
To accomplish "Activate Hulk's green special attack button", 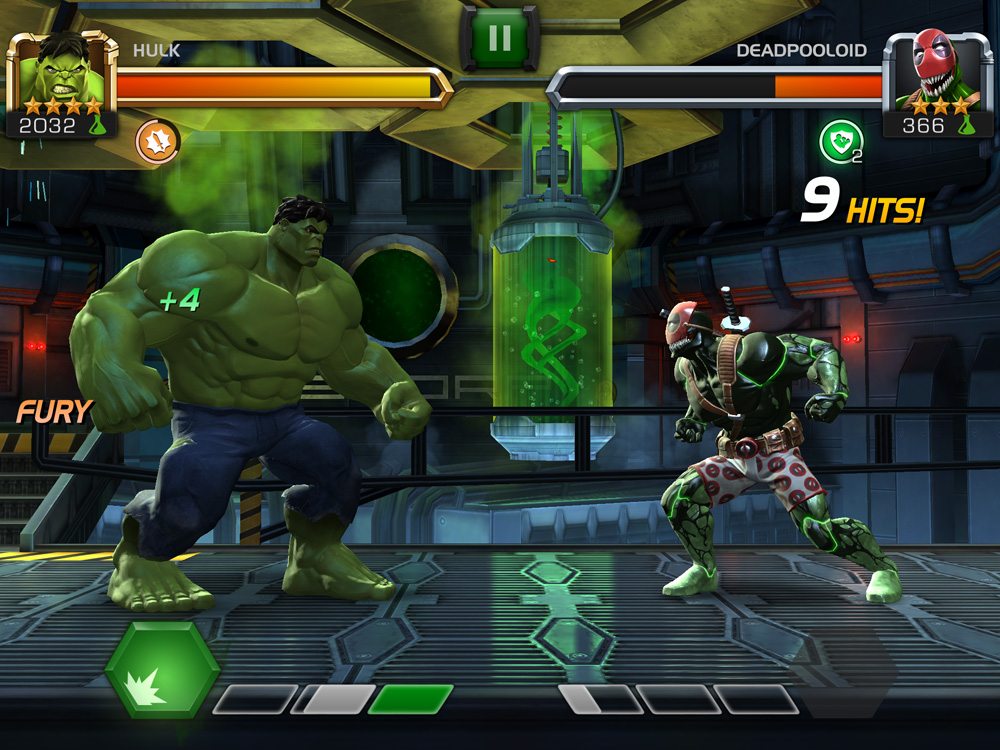I will (x=162, y=669).
